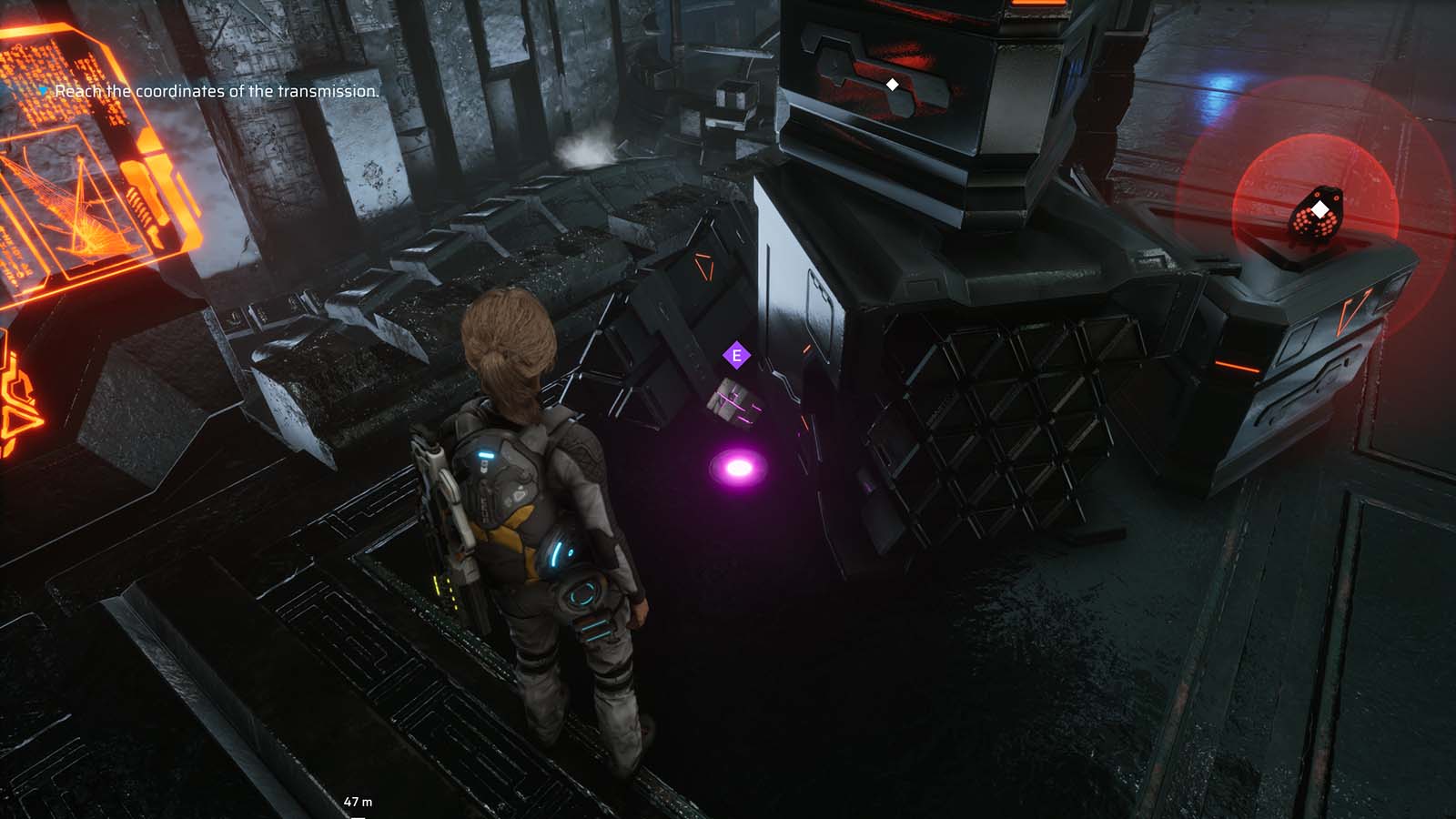Click the blue arrow beside the objective text
Screen dimensions: 1456x819
pyautogui.click(x=44, y=90)
